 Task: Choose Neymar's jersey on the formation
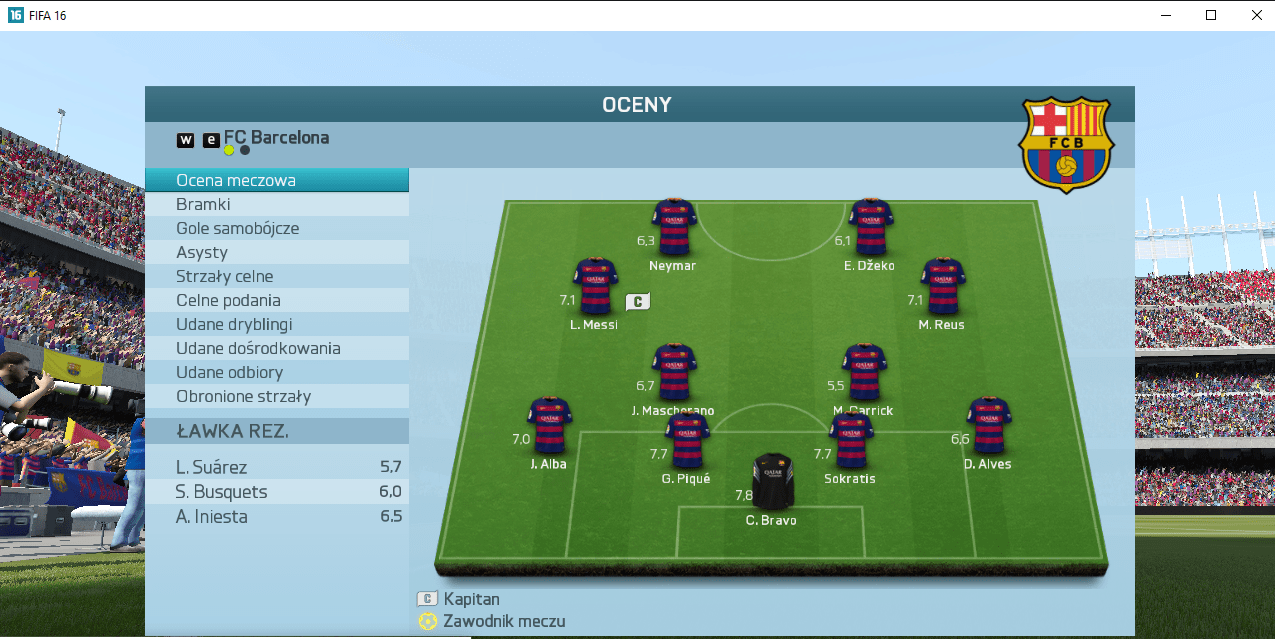[x=674, y=226]
